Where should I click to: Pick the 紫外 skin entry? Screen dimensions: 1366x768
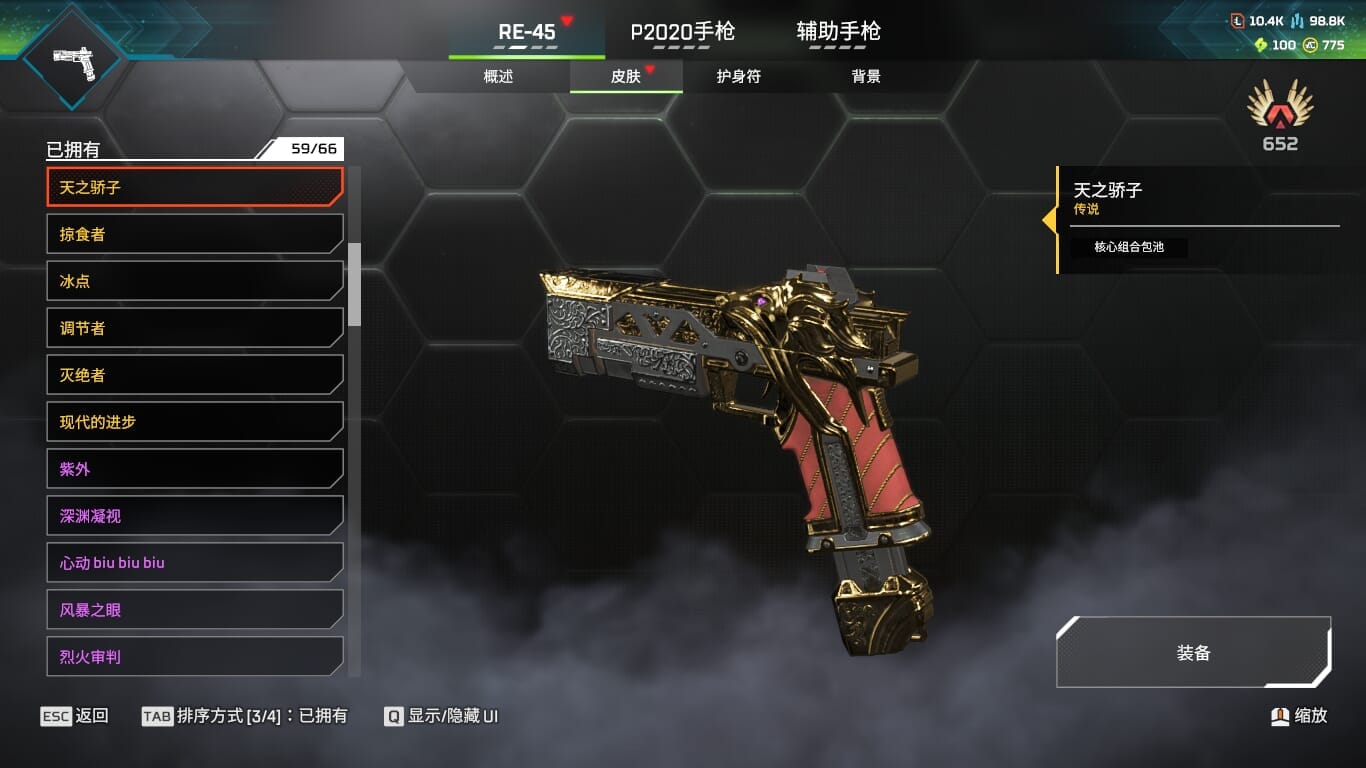[195, 469]
